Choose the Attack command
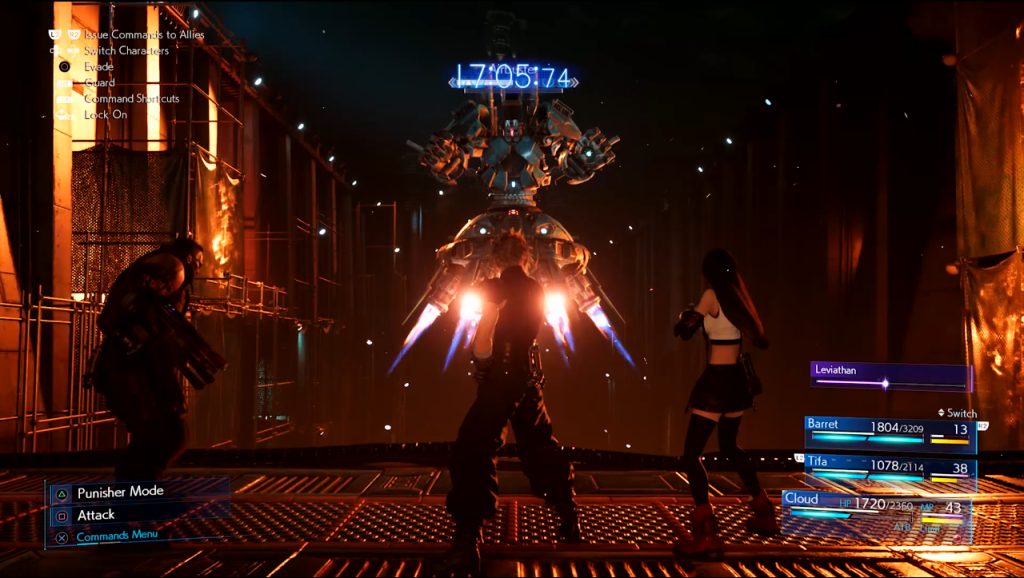This screenshot has height=578, width=1024. 96,515
